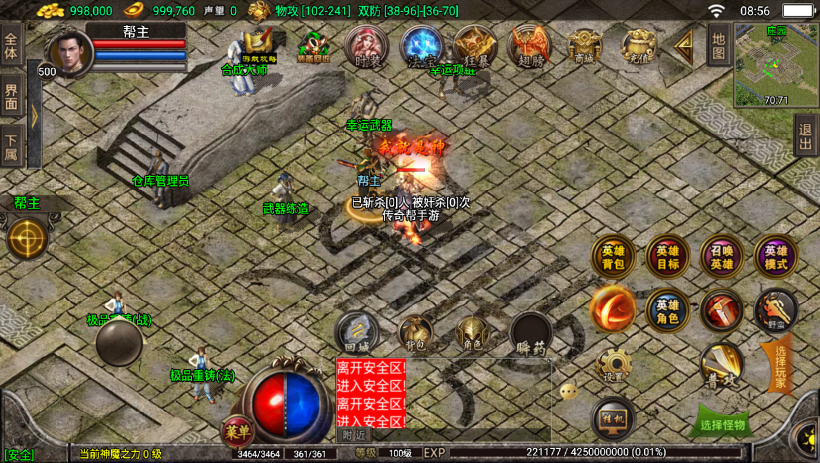This screenshot has height=463, width=820.
Task: Open the 地图 map button
Action: point(717,45)
